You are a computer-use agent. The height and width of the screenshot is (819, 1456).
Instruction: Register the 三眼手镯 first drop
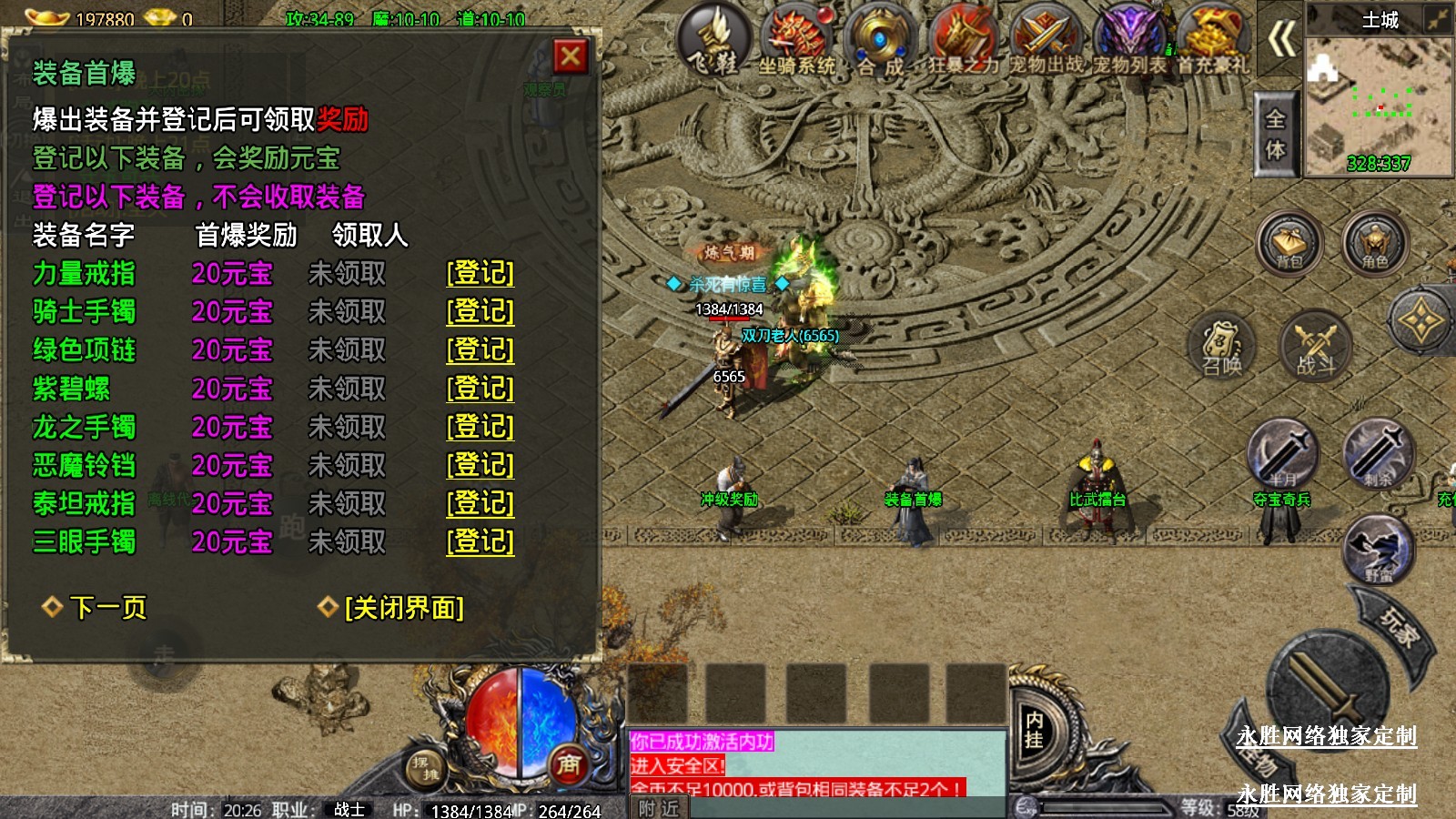[x=480, y=542]
